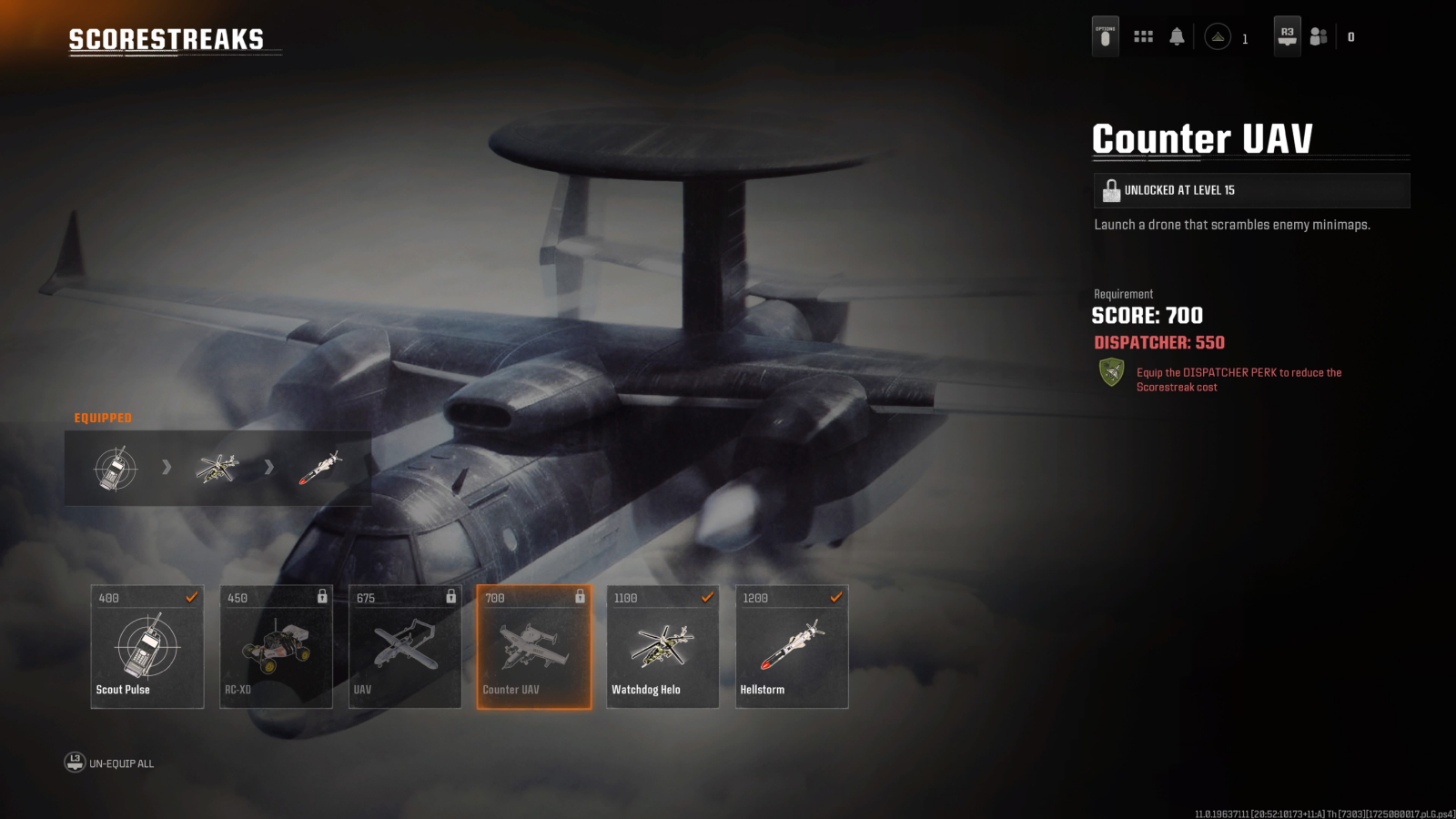Click the social friends icon
The image size is (1456, 819).
[x=1320, y=37]
